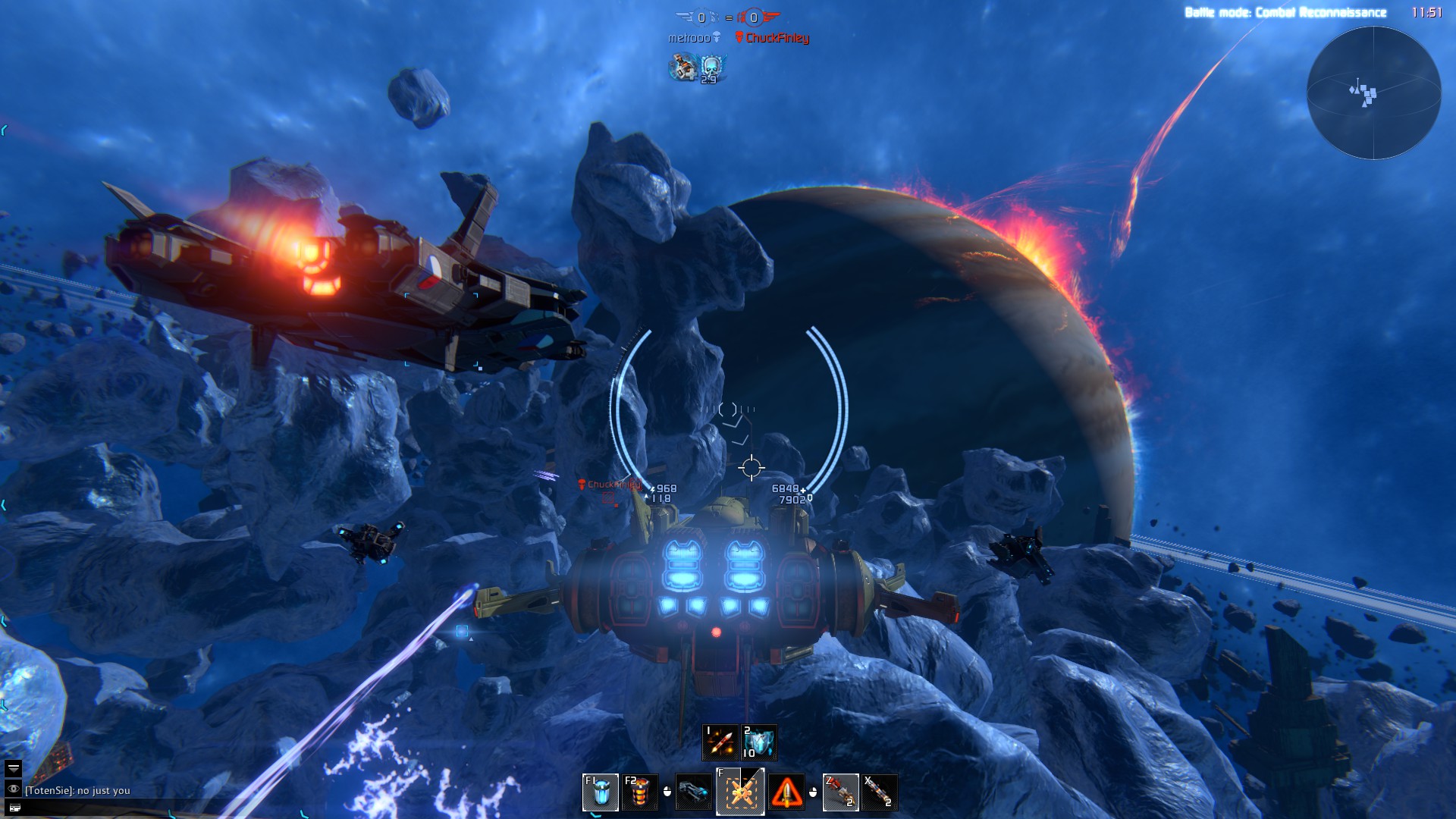1456x819 pixels.
Task: Toggle chat visibility with the eye icon
Action: [14, 789]
